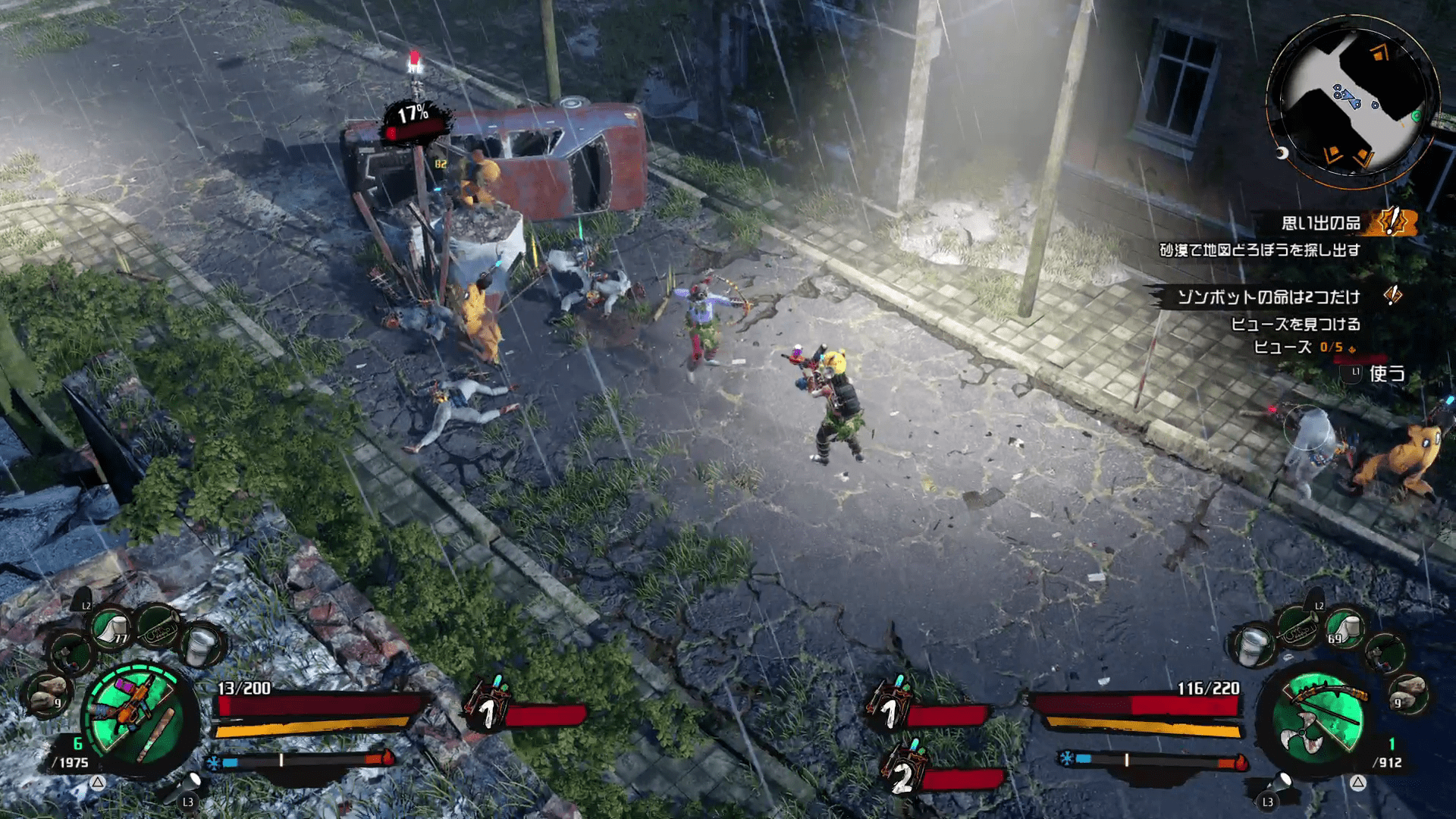1456x819 pixels.
Task: Pick right player's rocks slot with 9
Action: (x=1407, y=694)
